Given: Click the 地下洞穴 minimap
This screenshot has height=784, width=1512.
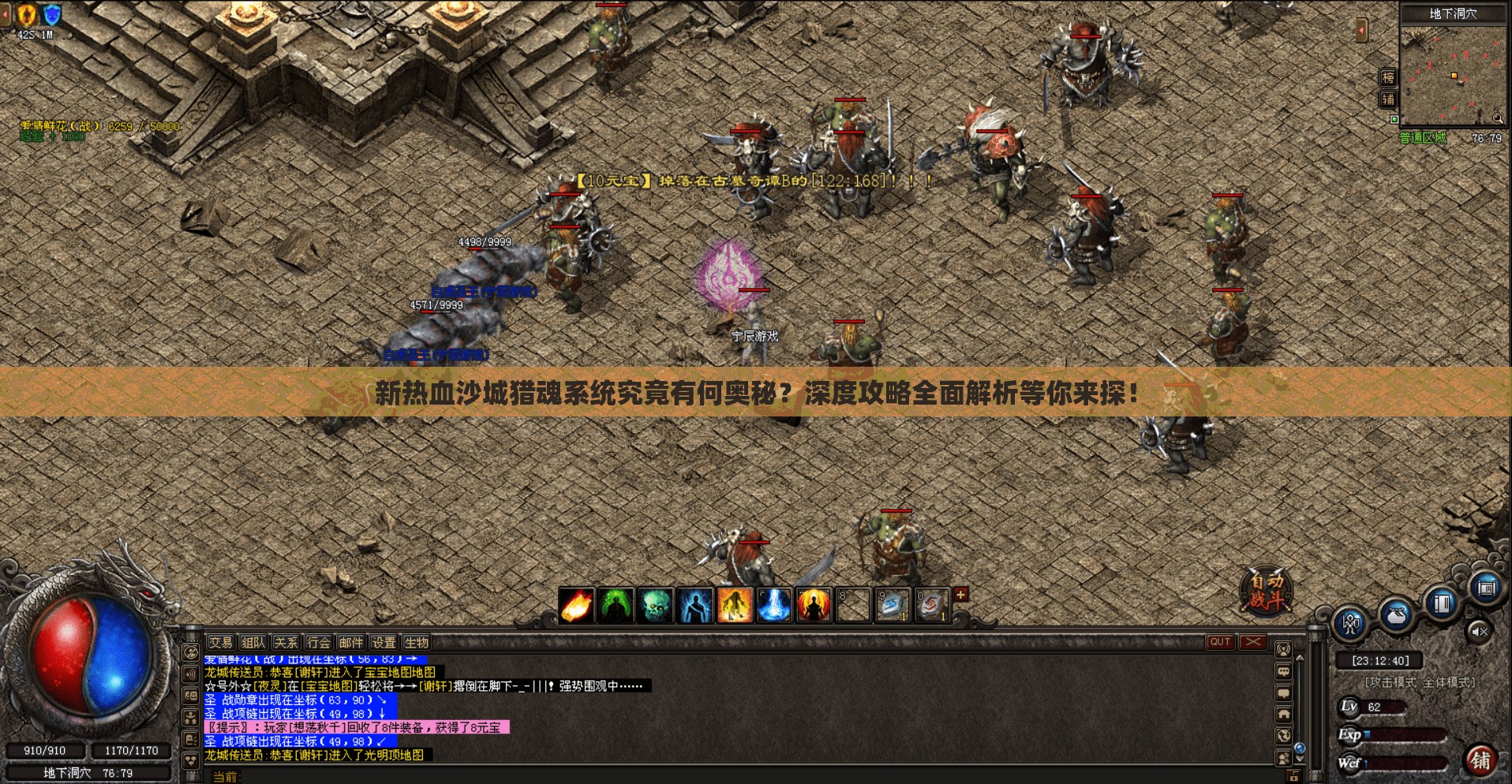Looking at the screenshot, I should tap(1453, 76).
